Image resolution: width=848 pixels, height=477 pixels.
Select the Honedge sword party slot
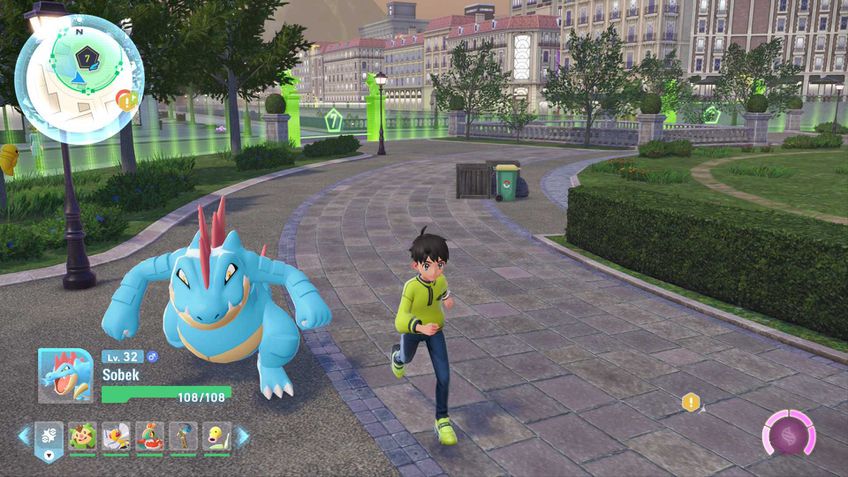click(x=184, y=436)
